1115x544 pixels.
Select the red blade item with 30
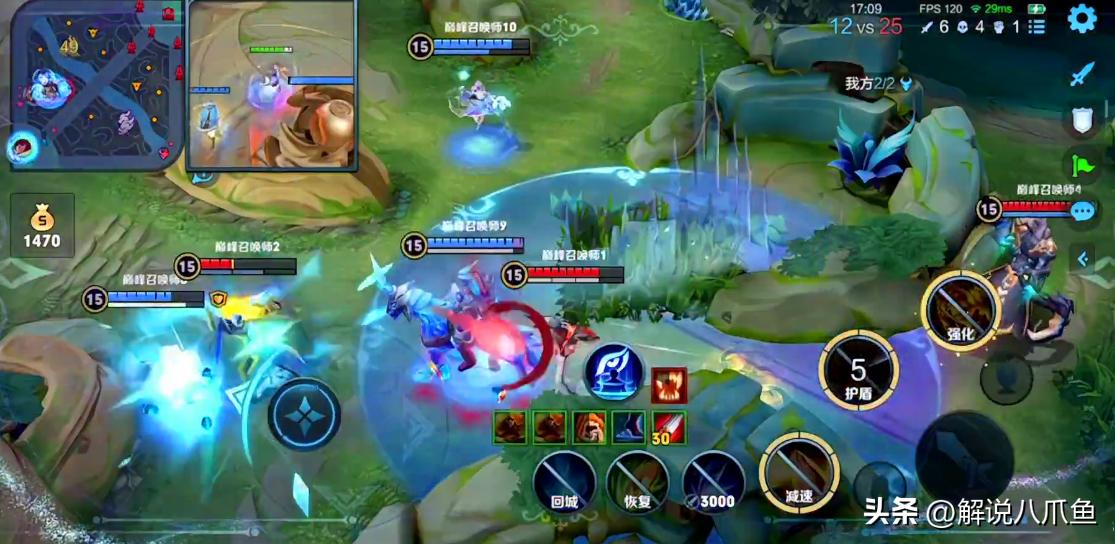[x=669, y=427]
